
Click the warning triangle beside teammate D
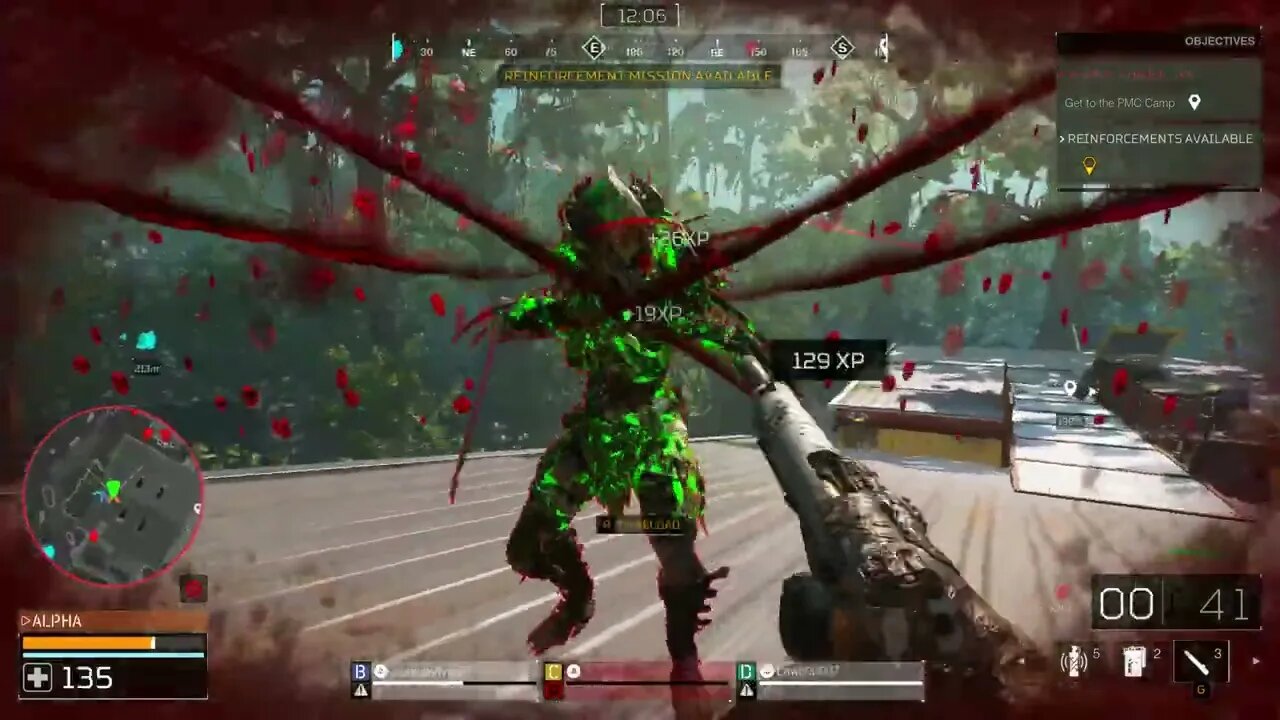coord(746,688)
